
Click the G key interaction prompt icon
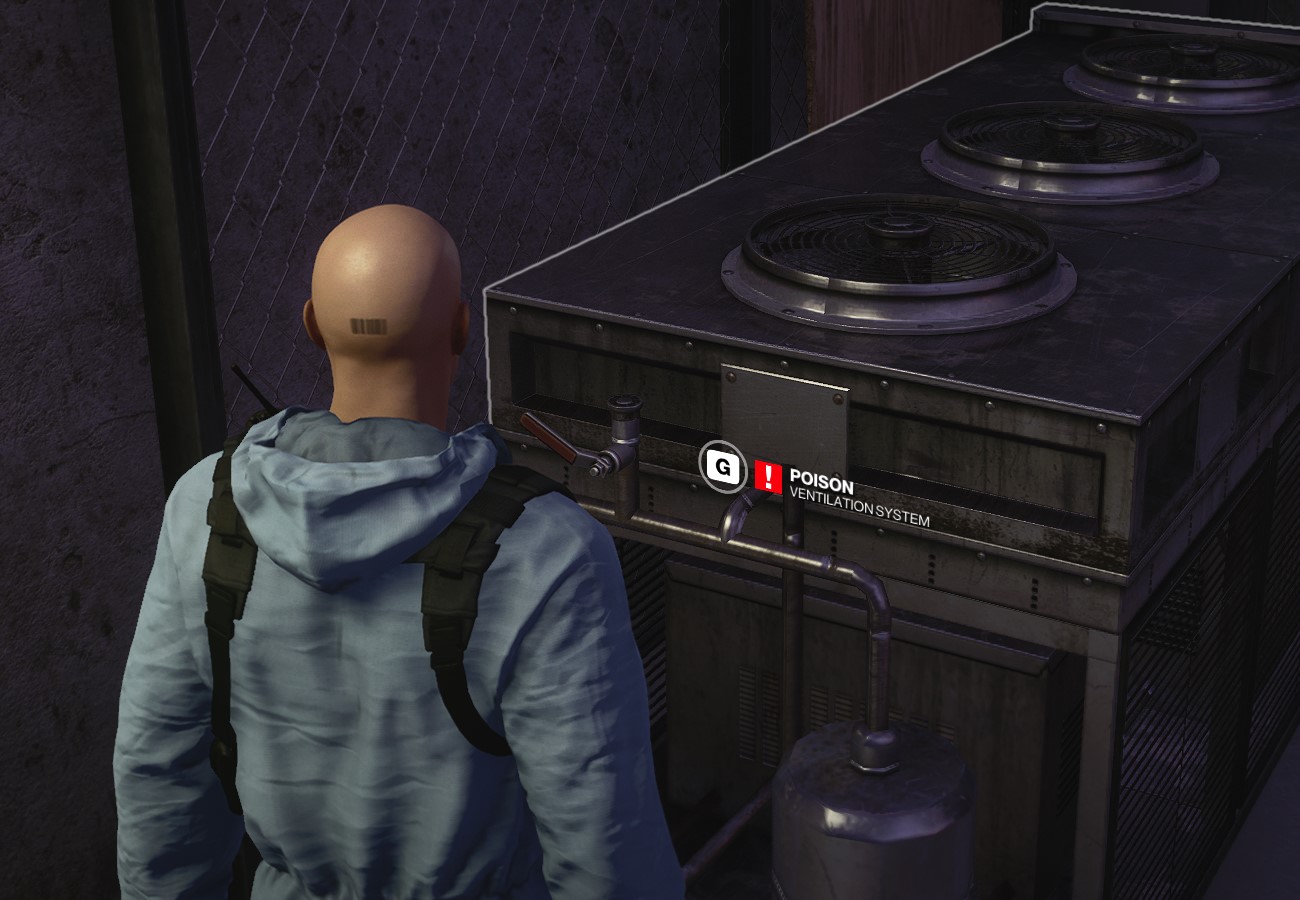tap(722, 466)
